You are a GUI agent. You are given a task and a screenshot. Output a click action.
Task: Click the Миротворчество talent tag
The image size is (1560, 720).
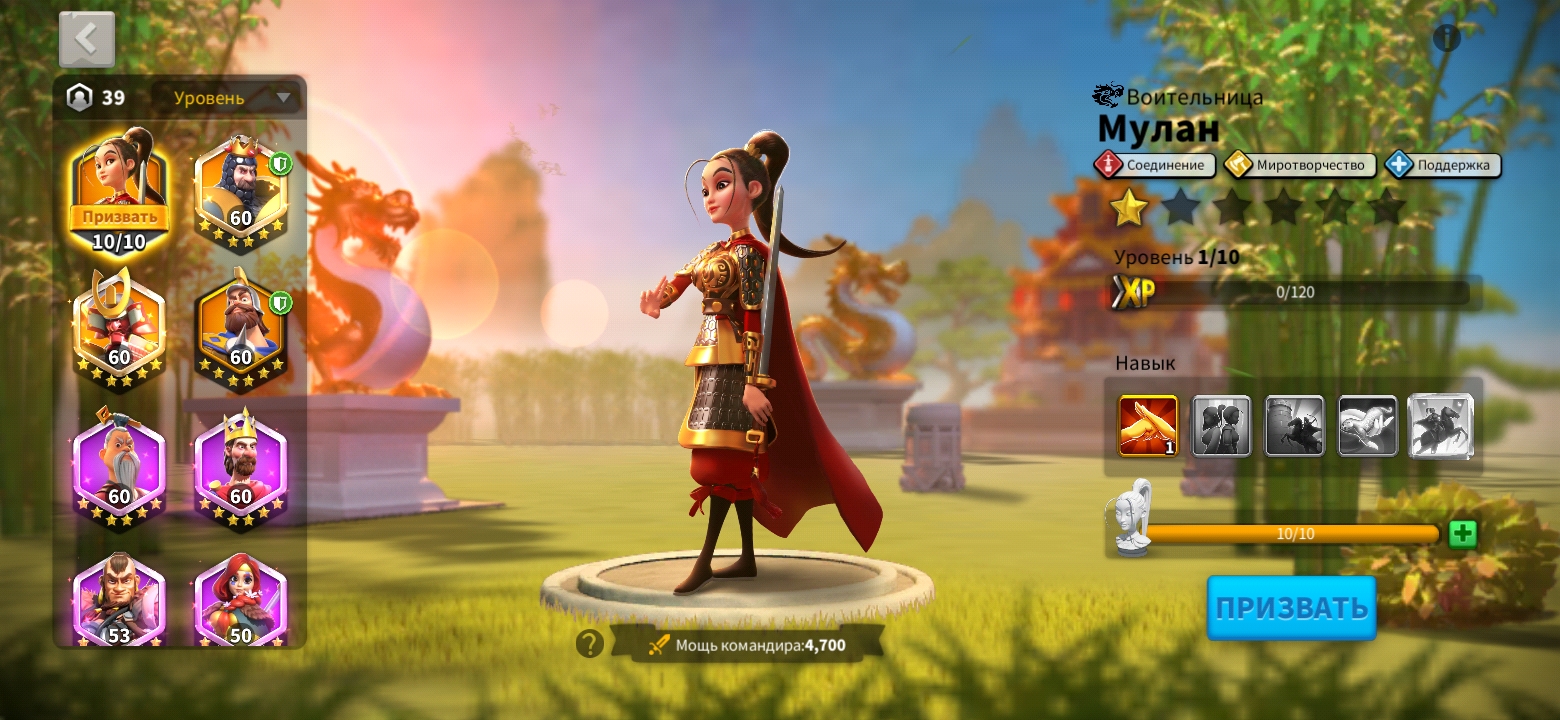[1297, 164]
